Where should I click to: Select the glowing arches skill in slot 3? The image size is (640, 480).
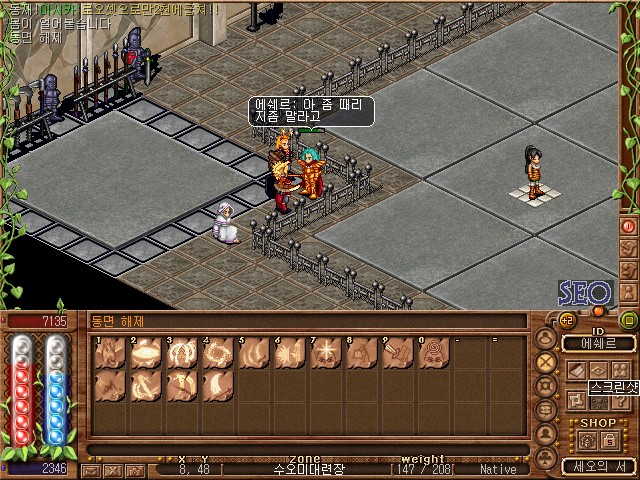coord(182,352)
